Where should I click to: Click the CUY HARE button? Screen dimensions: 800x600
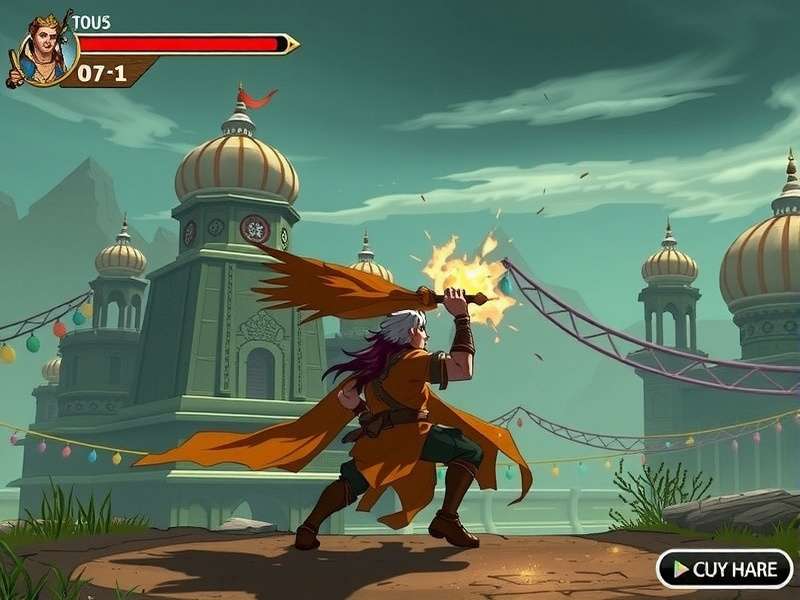724,569
